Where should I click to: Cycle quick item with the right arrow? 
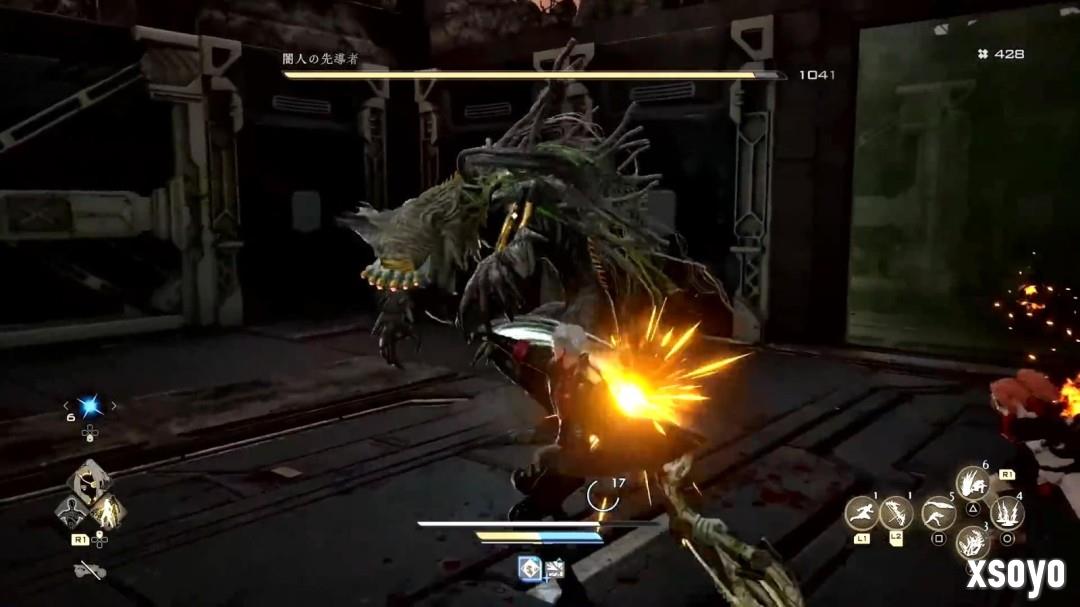(x=114, y=406)
